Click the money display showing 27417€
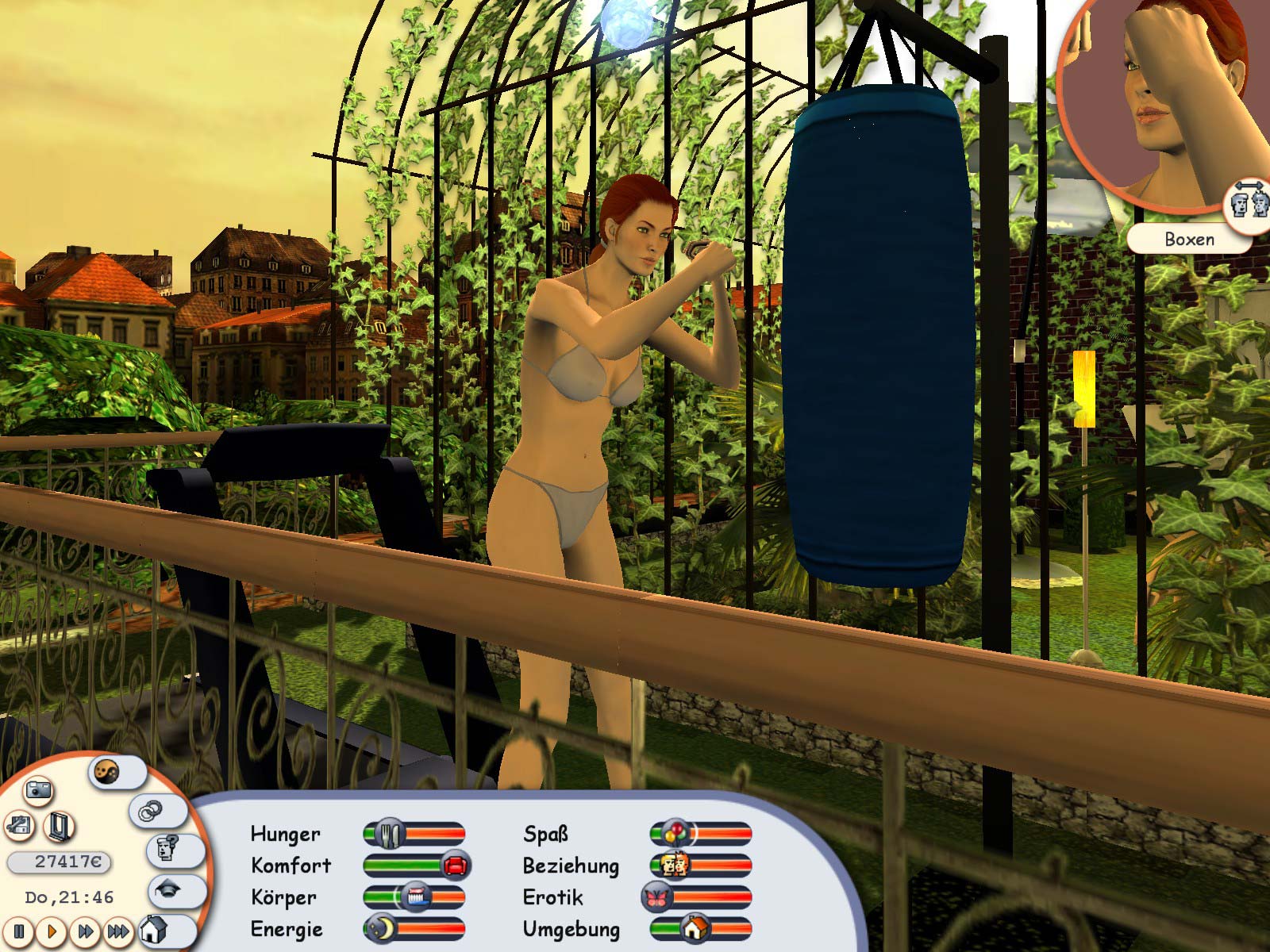This screenshot has height=952, width=1270. 58,861
